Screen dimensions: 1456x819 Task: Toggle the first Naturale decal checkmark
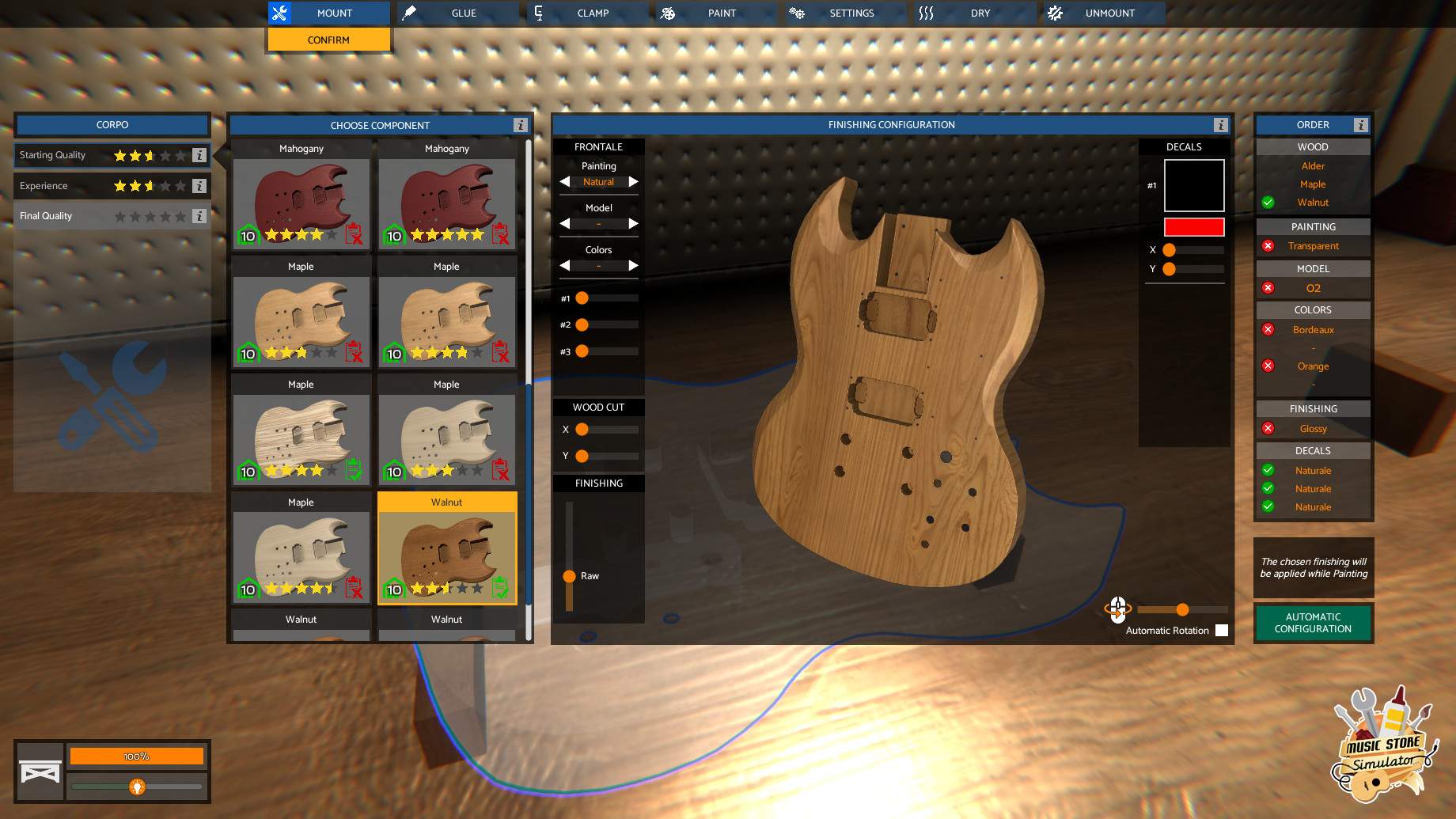[1269, 469]
